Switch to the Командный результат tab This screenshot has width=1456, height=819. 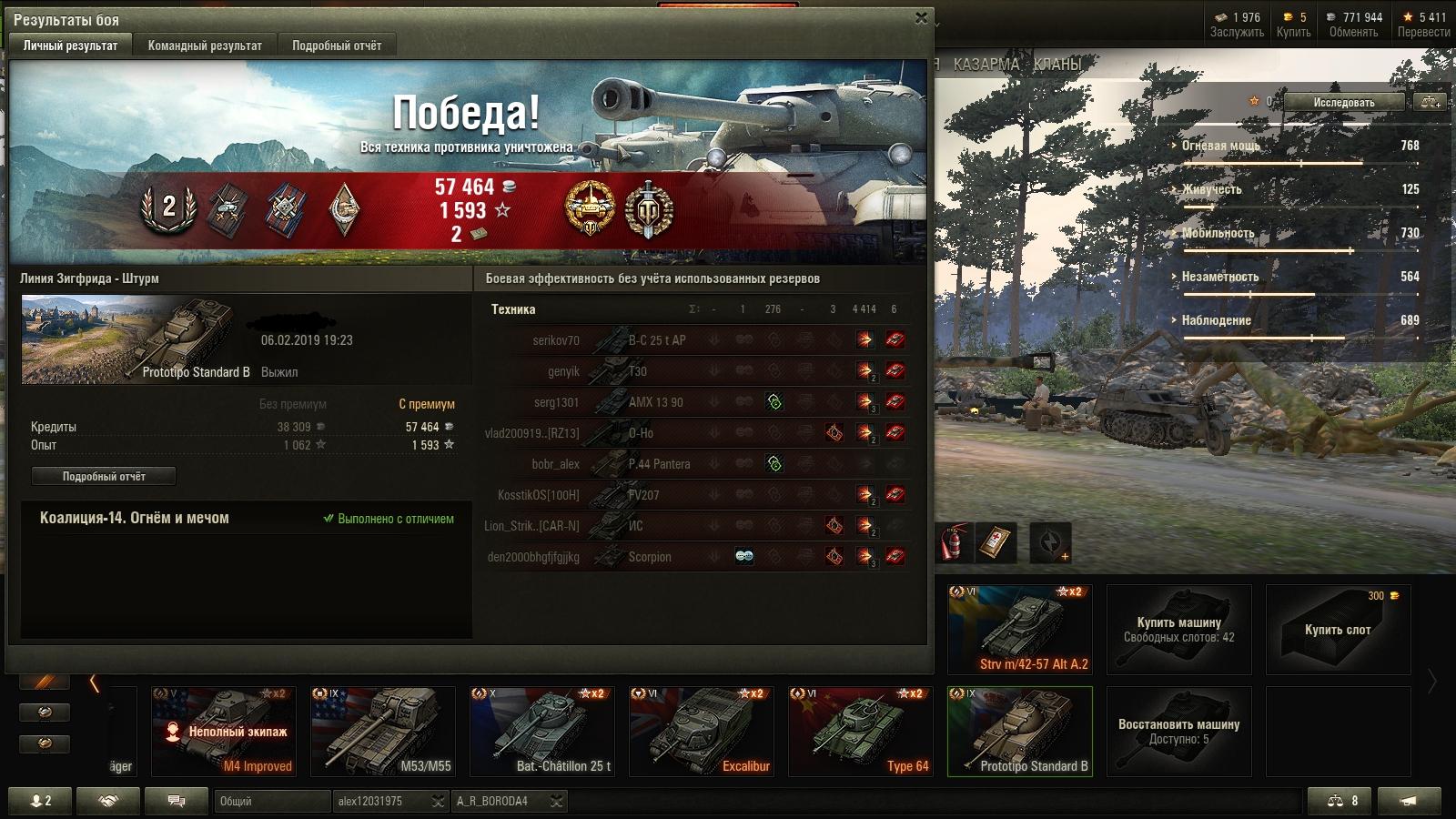tap(205, 45)
